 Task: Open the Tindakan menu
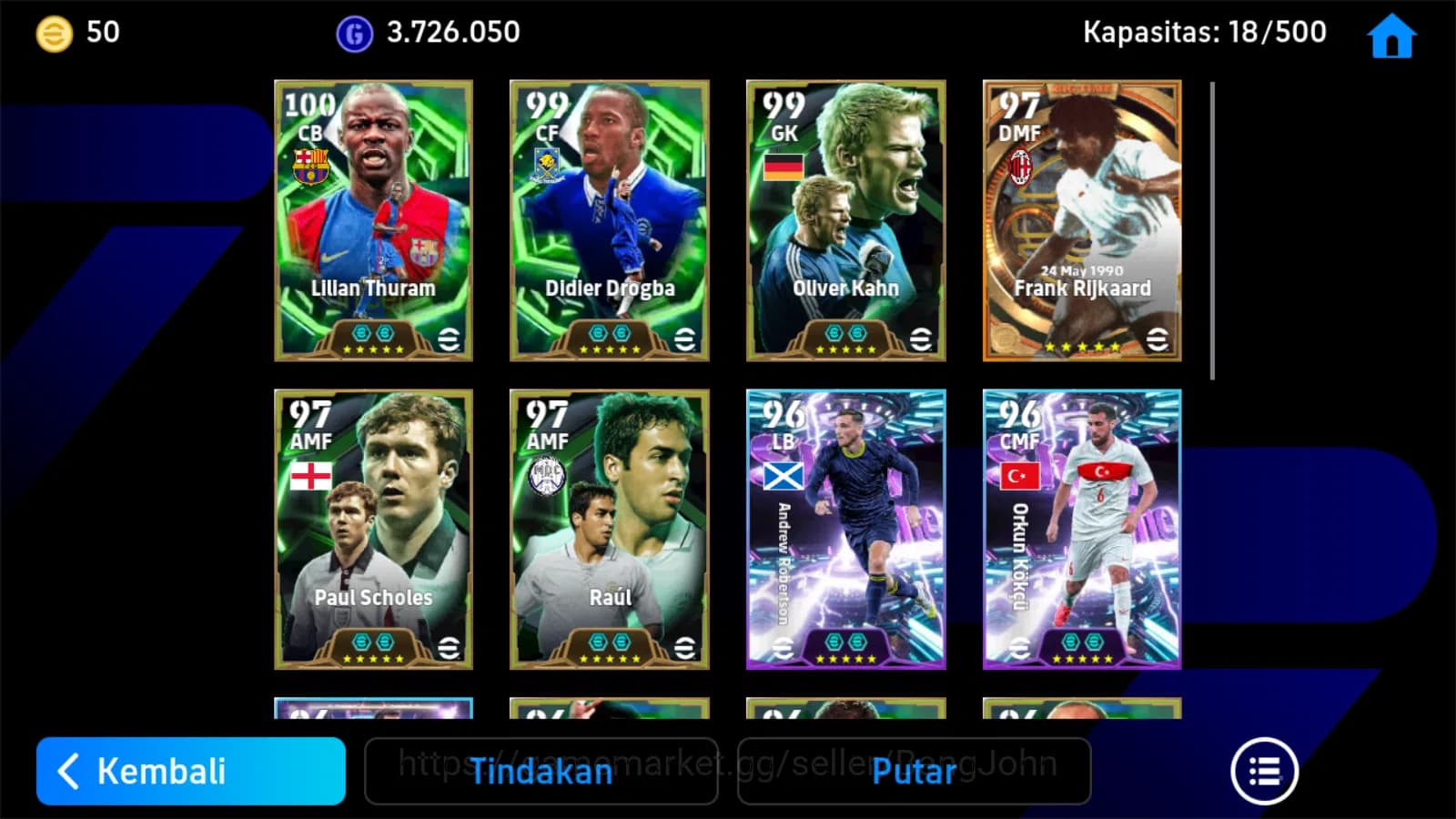point(541,773)
